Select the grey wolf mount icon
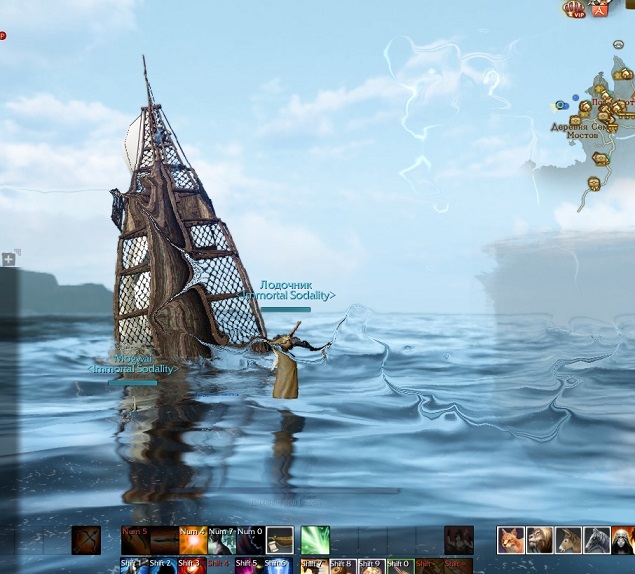The image size is (635, 574). (x=597, y=540)
